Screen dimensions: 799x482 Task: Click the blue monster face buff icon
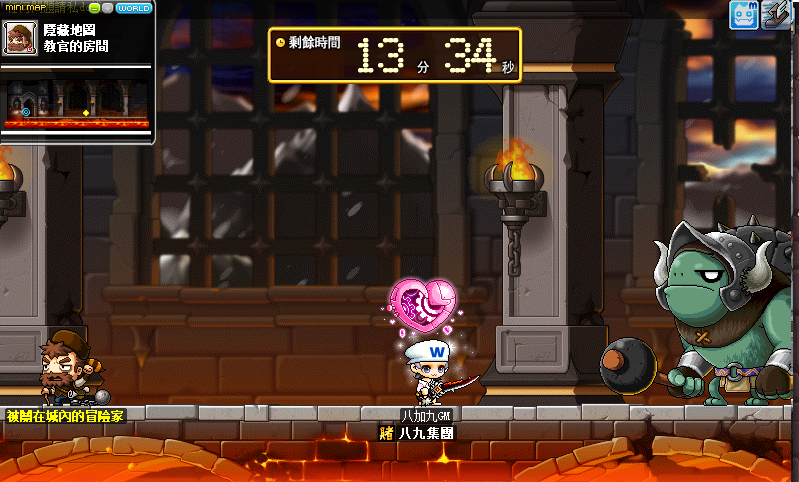[743, 14]
